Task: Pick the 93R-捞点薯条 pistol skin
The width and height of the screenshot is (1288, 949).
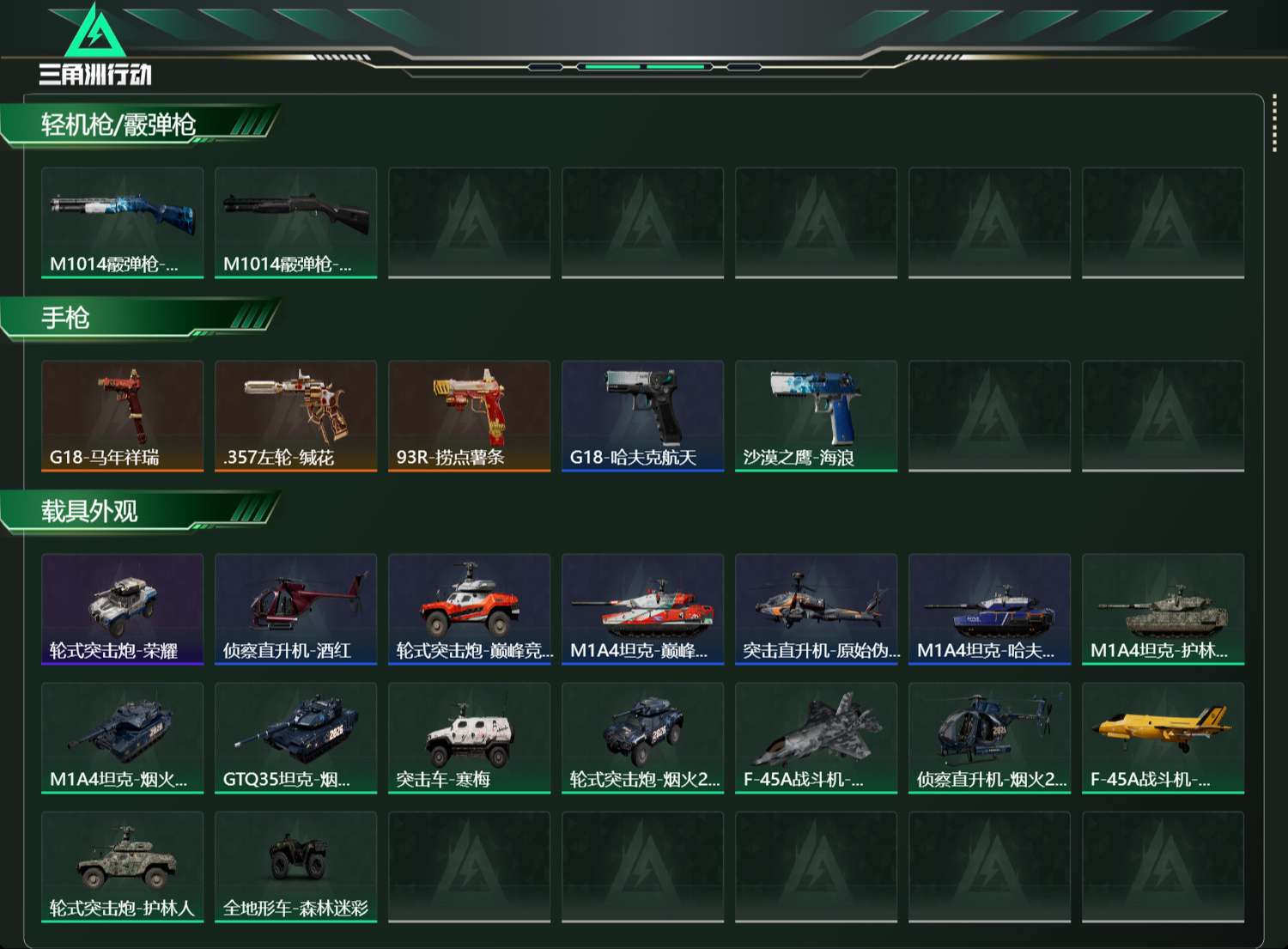Action: point(470,416)
